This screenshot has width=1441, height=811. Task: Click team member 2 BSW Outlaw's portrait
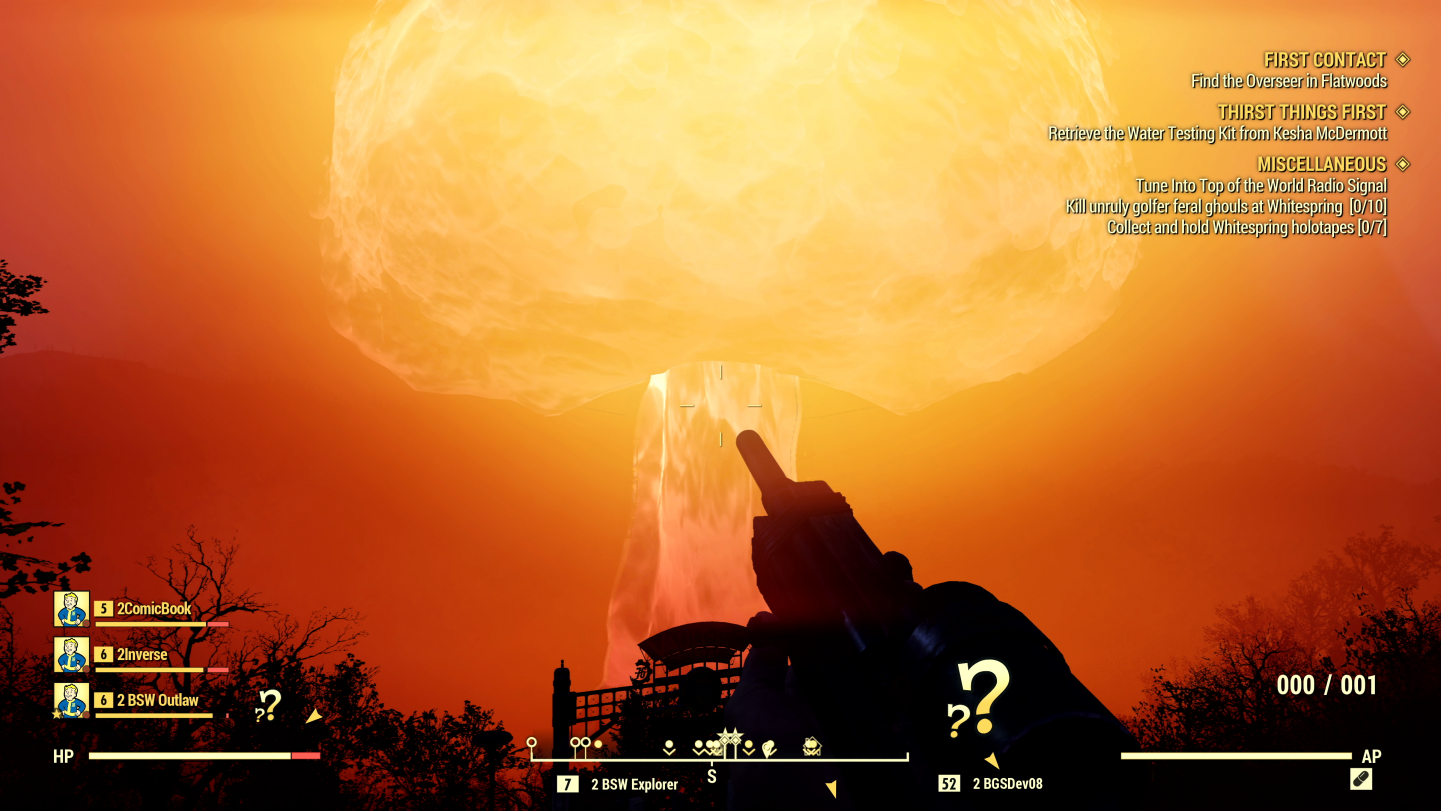[x=72, y=701]
